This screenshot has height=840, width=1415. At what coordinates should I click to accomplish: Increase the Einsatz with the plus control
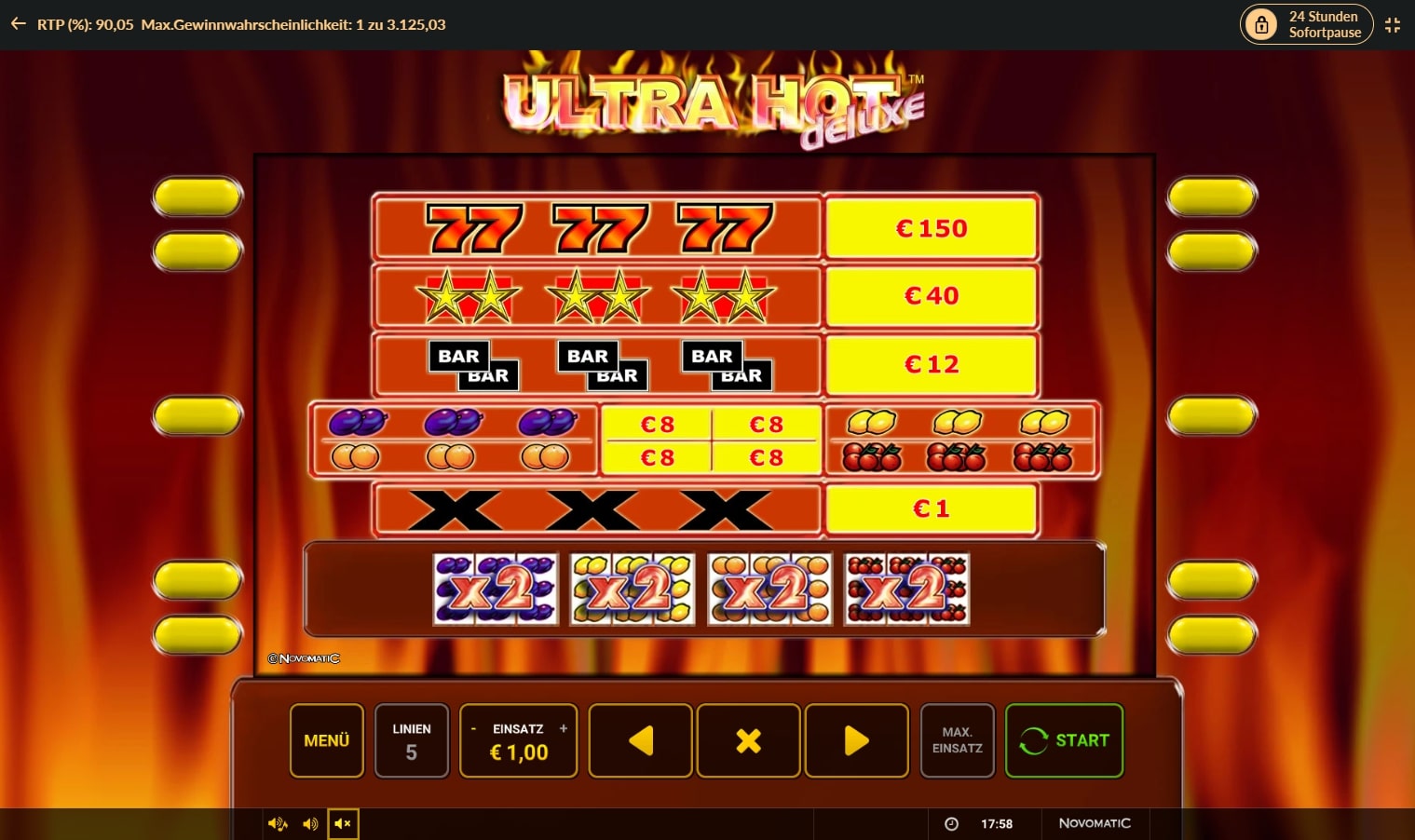[563, 727]
